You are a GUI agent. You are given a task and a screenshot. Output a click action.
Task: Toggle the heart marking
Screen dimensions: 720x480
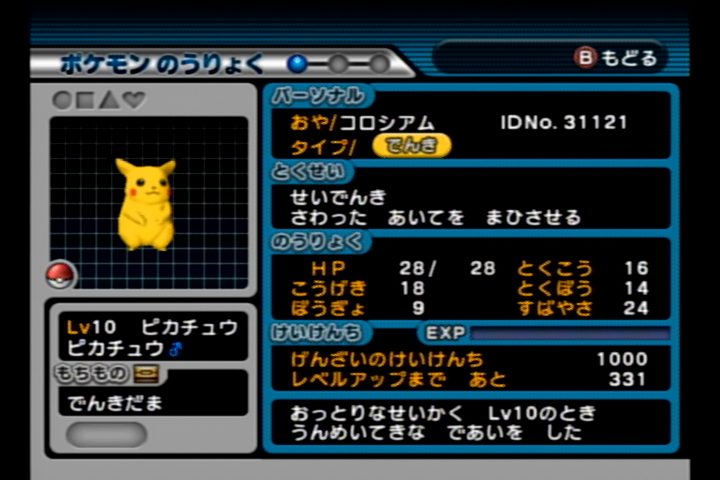click(134, 100)
